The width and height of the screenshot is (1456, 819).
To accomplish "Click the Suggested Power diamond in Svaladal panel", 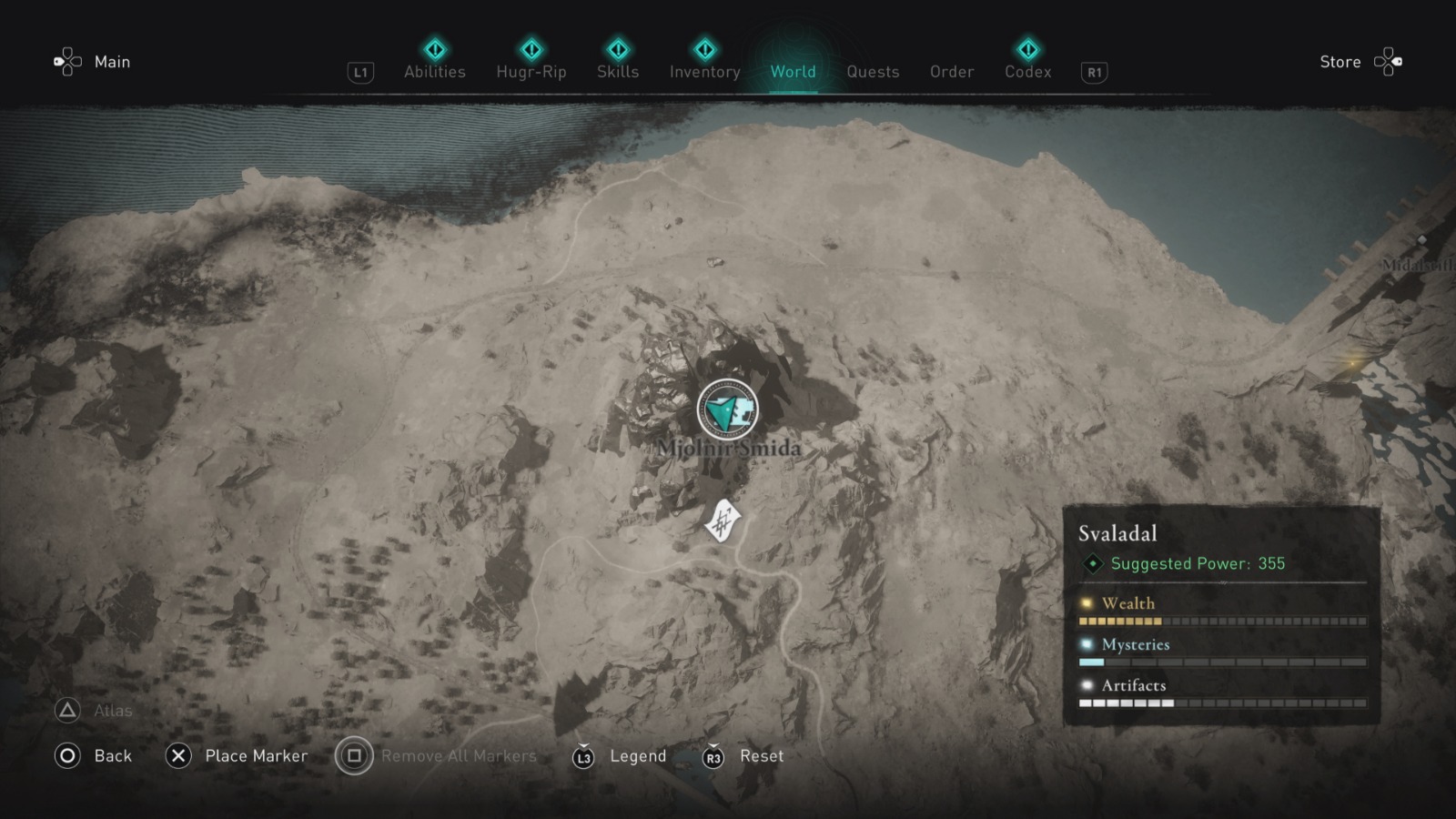I will 1091,564.
